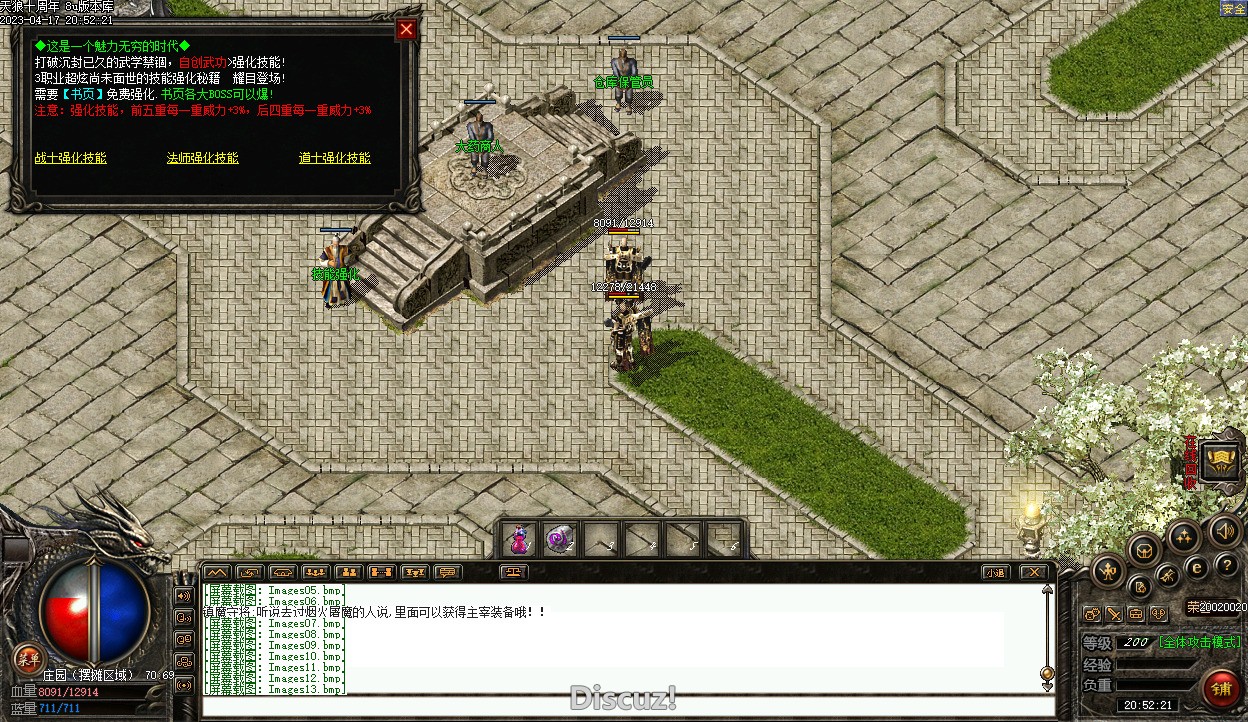Open the character figure round button

[x=1108, y=571]
